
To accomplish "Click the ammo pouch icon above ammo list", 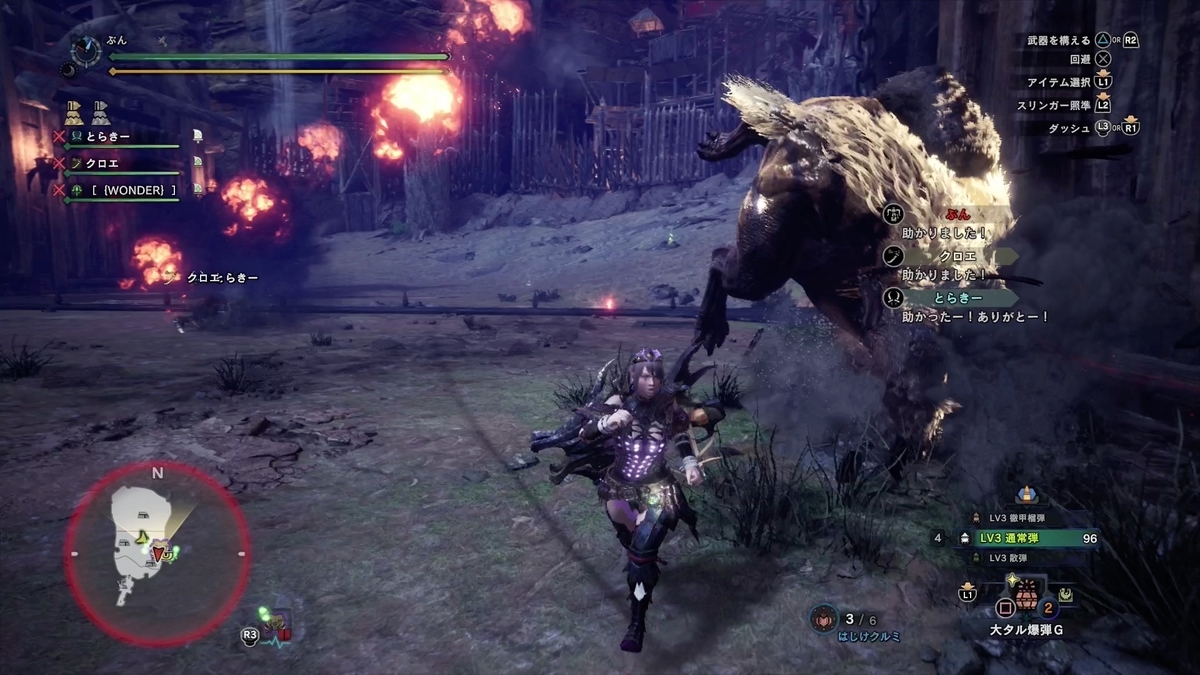I will [1026, 495].
